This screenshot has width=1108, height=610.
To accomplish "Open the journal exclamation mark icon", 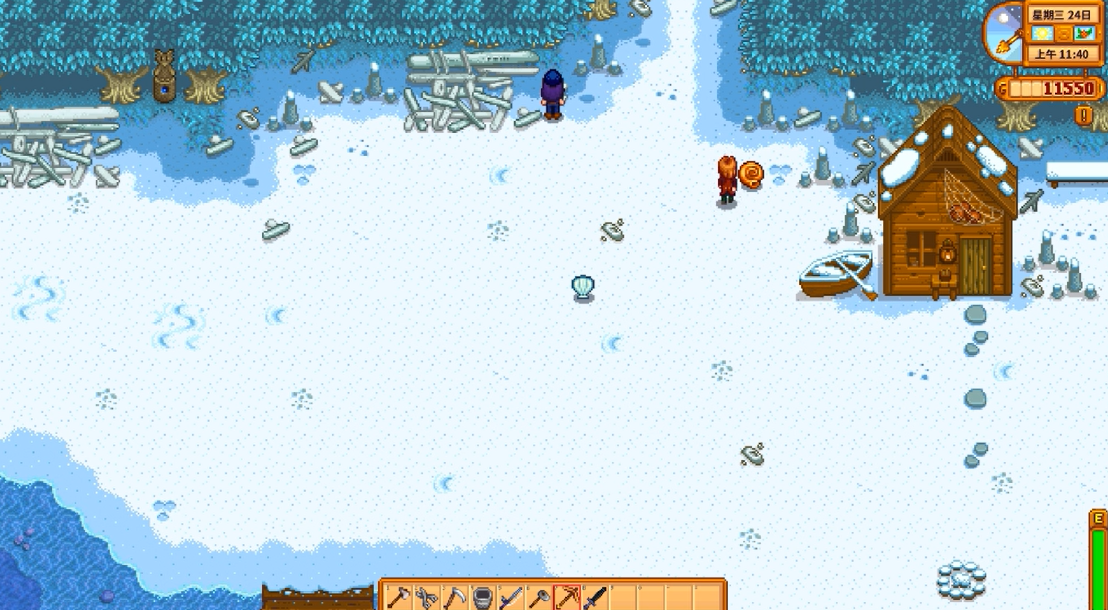I will 1083,115.
